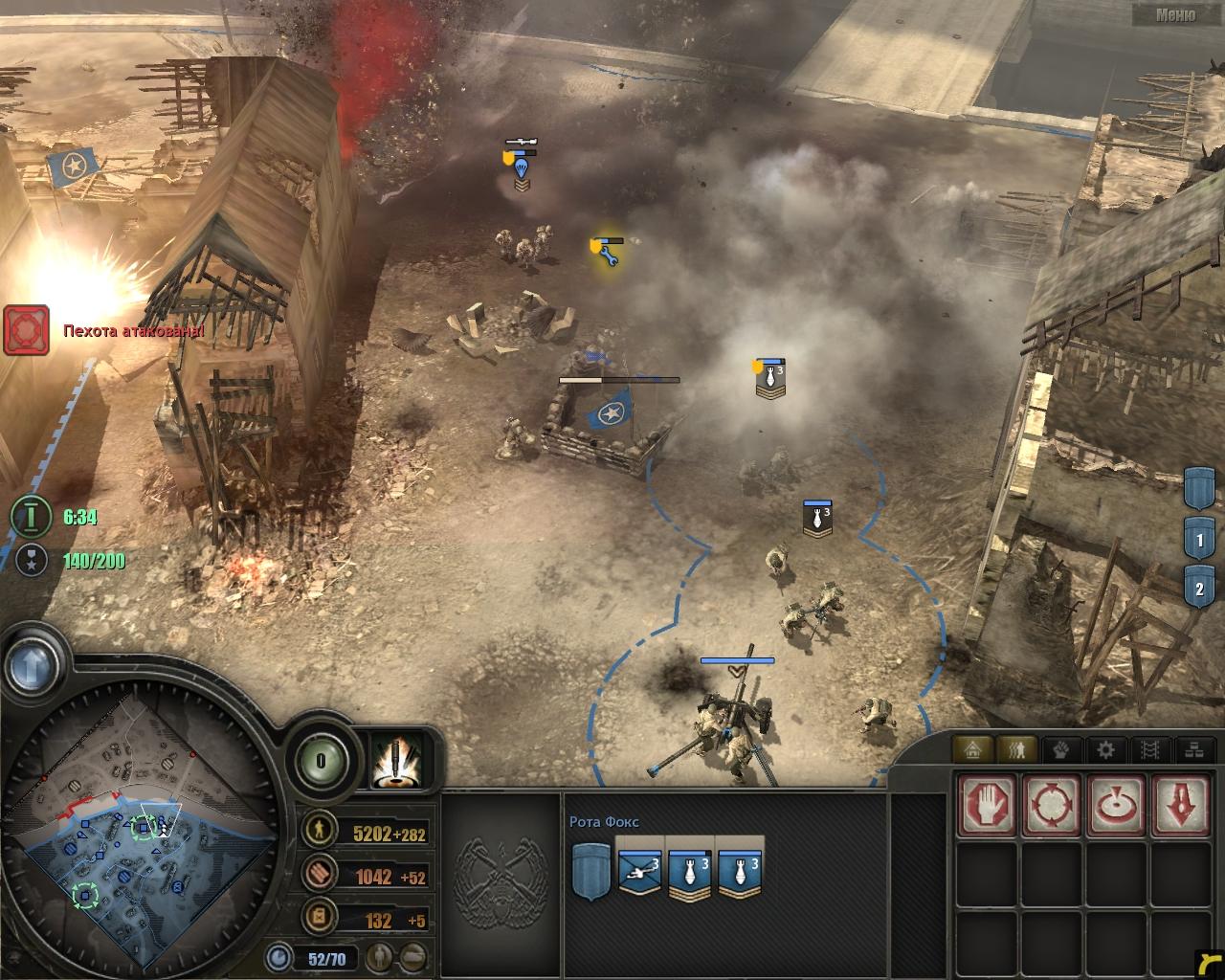
Task: Click the yellow curved arrow corner button
Action: coord(1208,964)
